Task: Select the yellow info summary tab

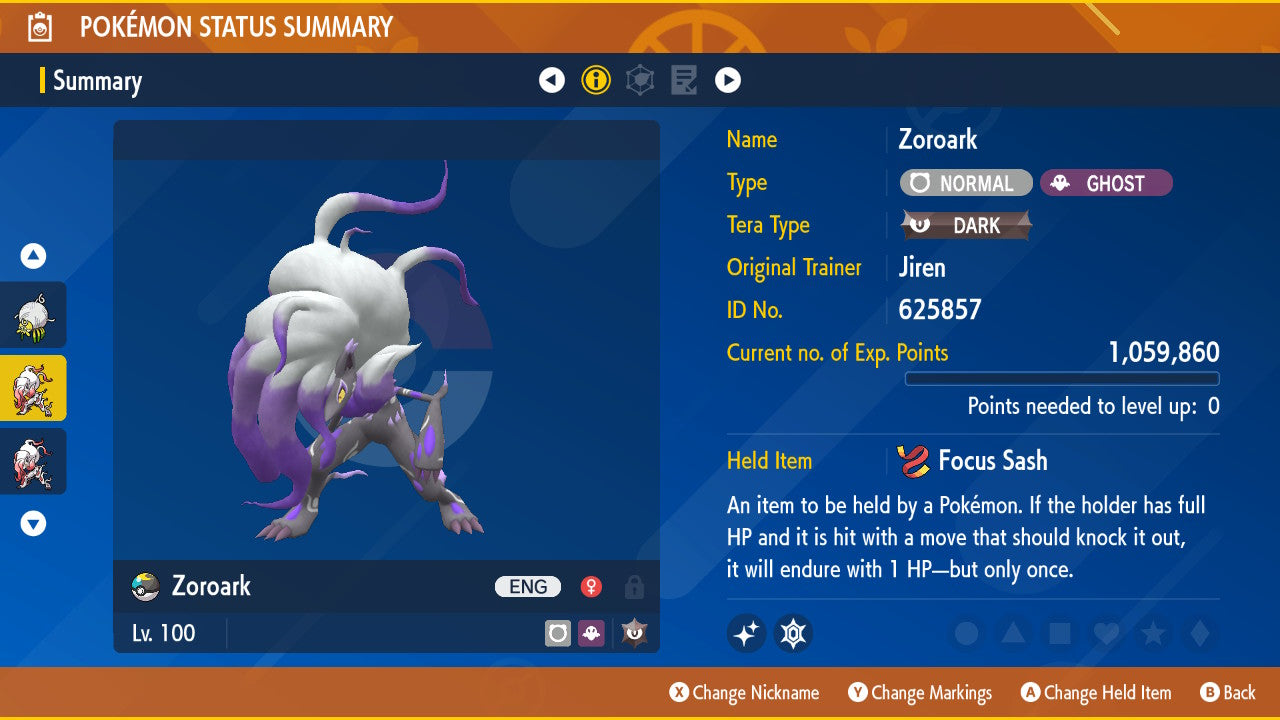Action: click(596, 80)
